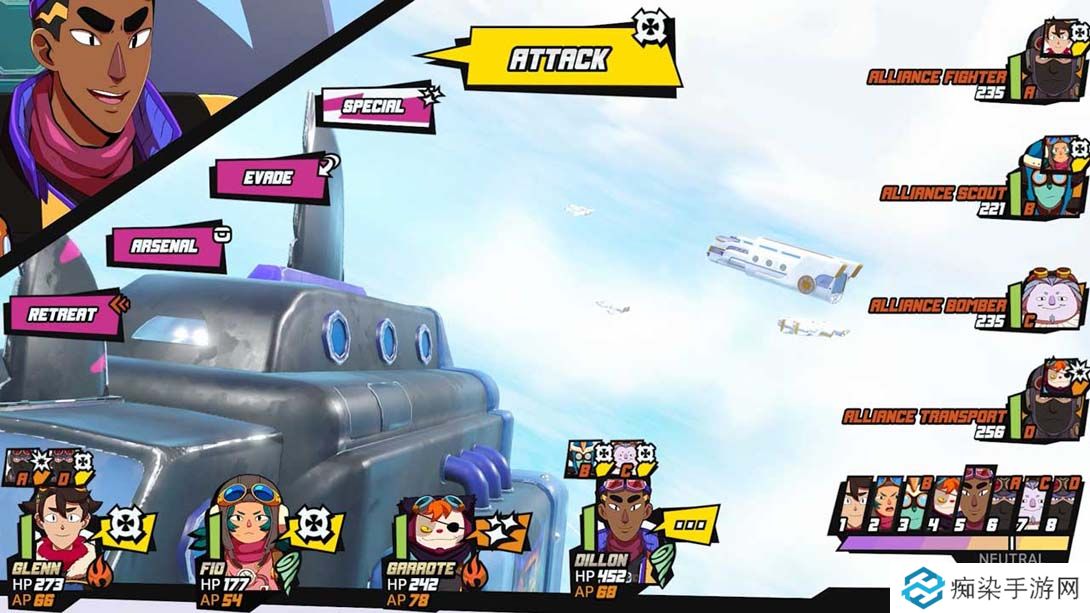Choose Retreat from battle menu

pos(62,314)
